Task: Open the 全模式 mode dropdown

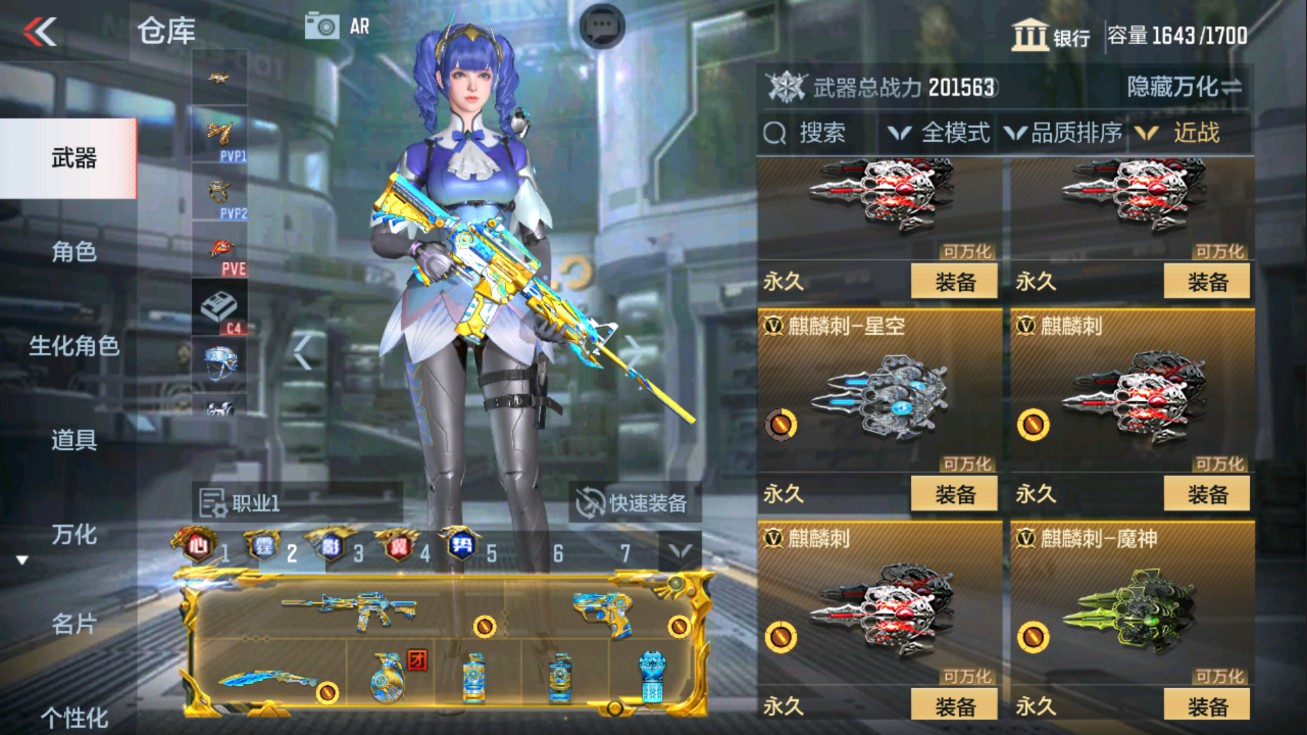Action: pyautogui.click(x=946, y=131)
